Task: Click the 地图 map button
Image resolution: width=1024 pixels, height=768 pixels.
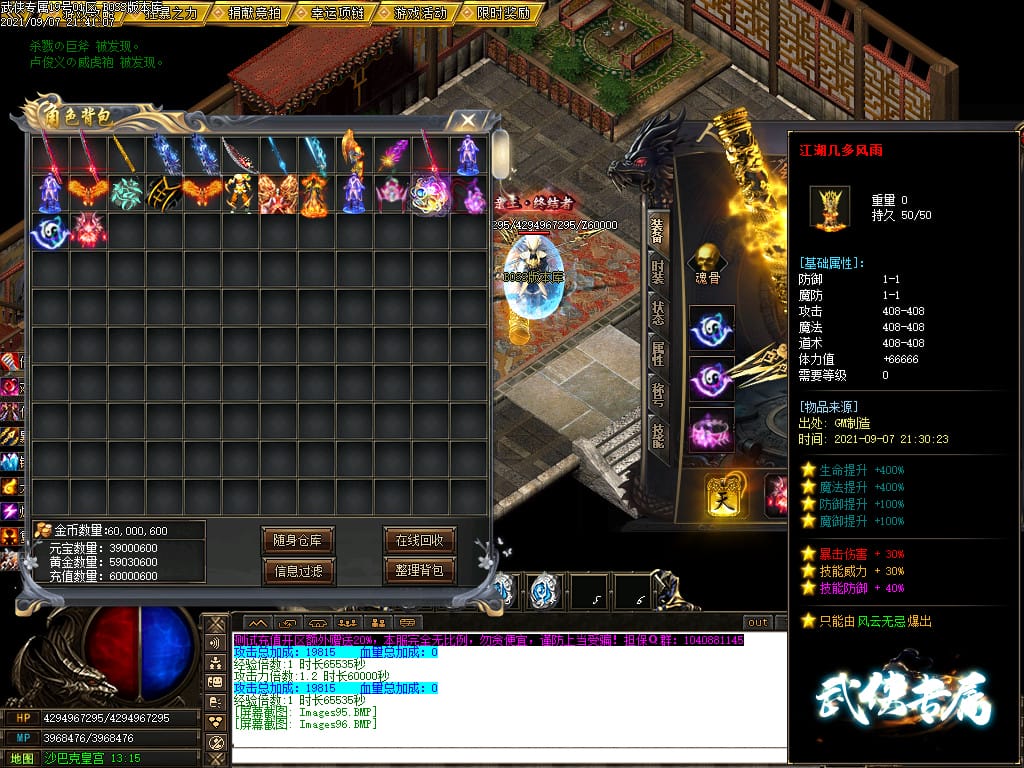Action: pyautogui.click(x=21, y=758)
